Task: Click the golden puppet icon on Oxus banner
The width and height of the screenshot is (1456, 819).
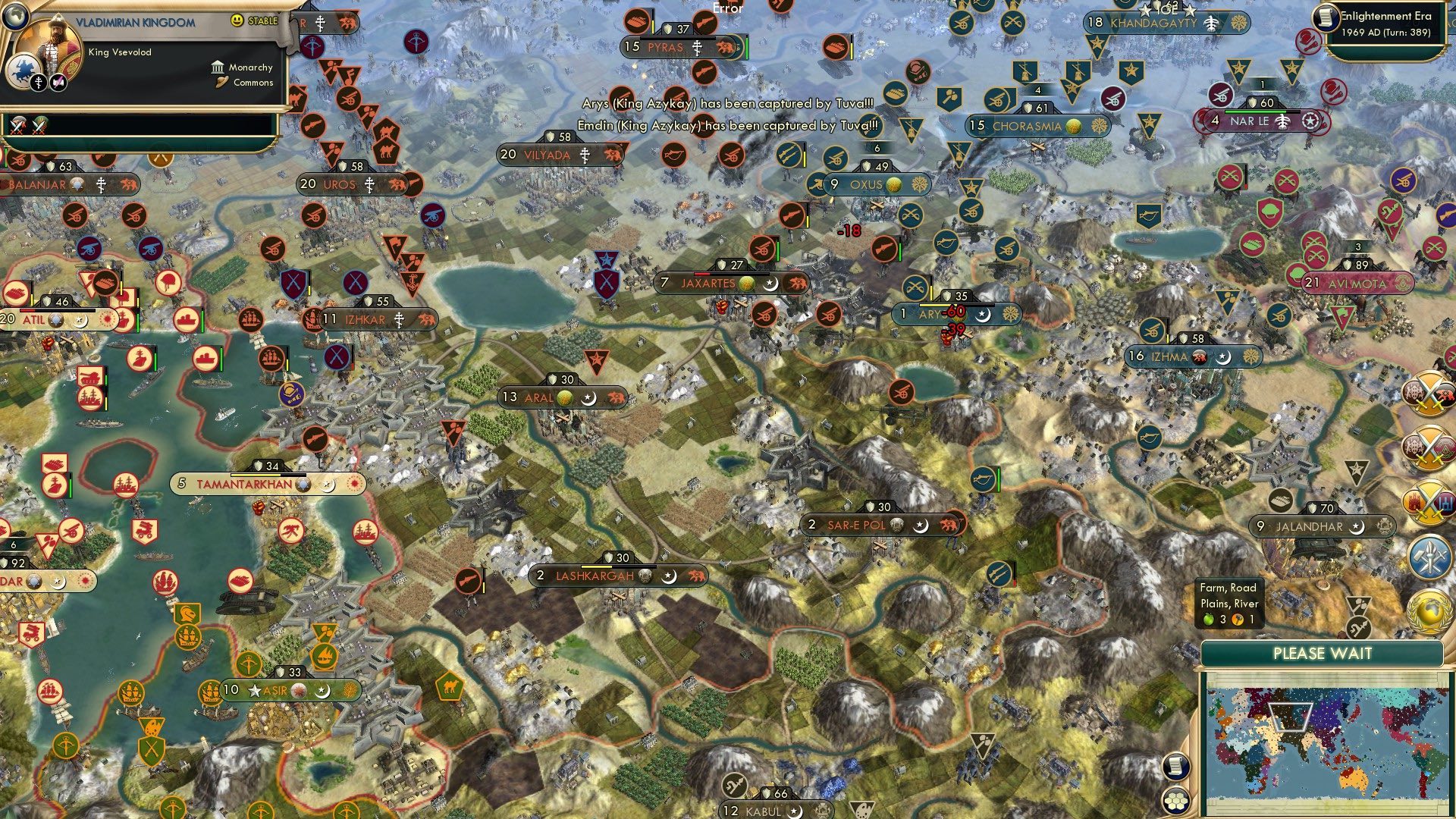Action: coord(895,184)
